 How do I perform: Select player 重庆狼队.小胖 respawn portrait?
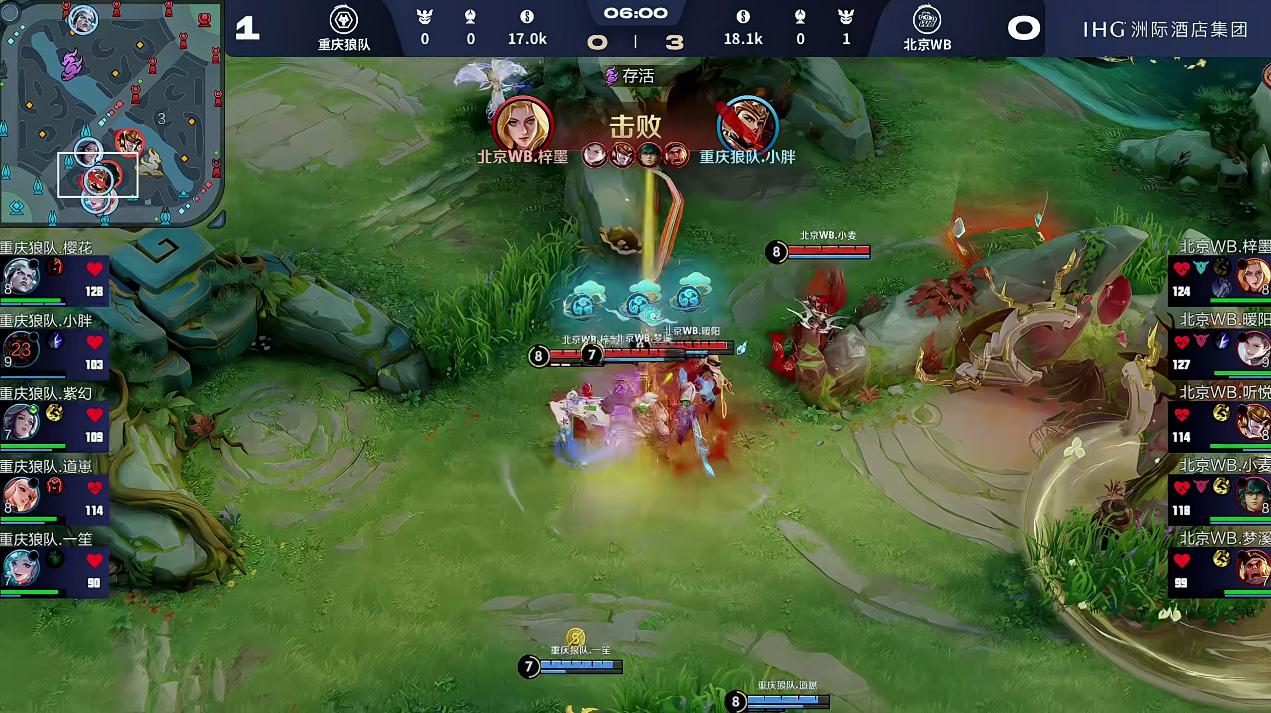(x=20, y=349)
